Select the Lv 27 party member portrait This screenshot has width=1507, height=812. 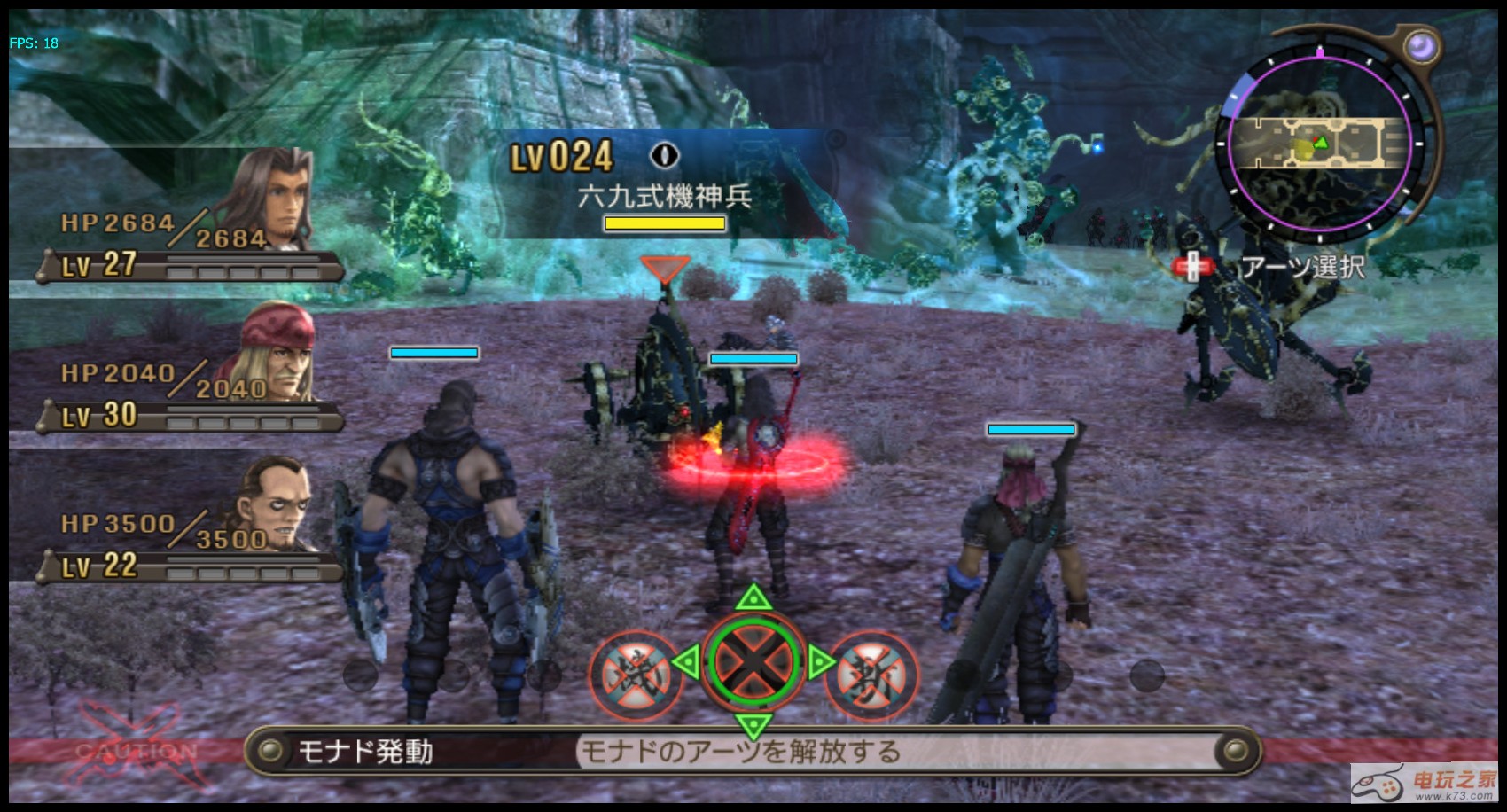point(272,200)
